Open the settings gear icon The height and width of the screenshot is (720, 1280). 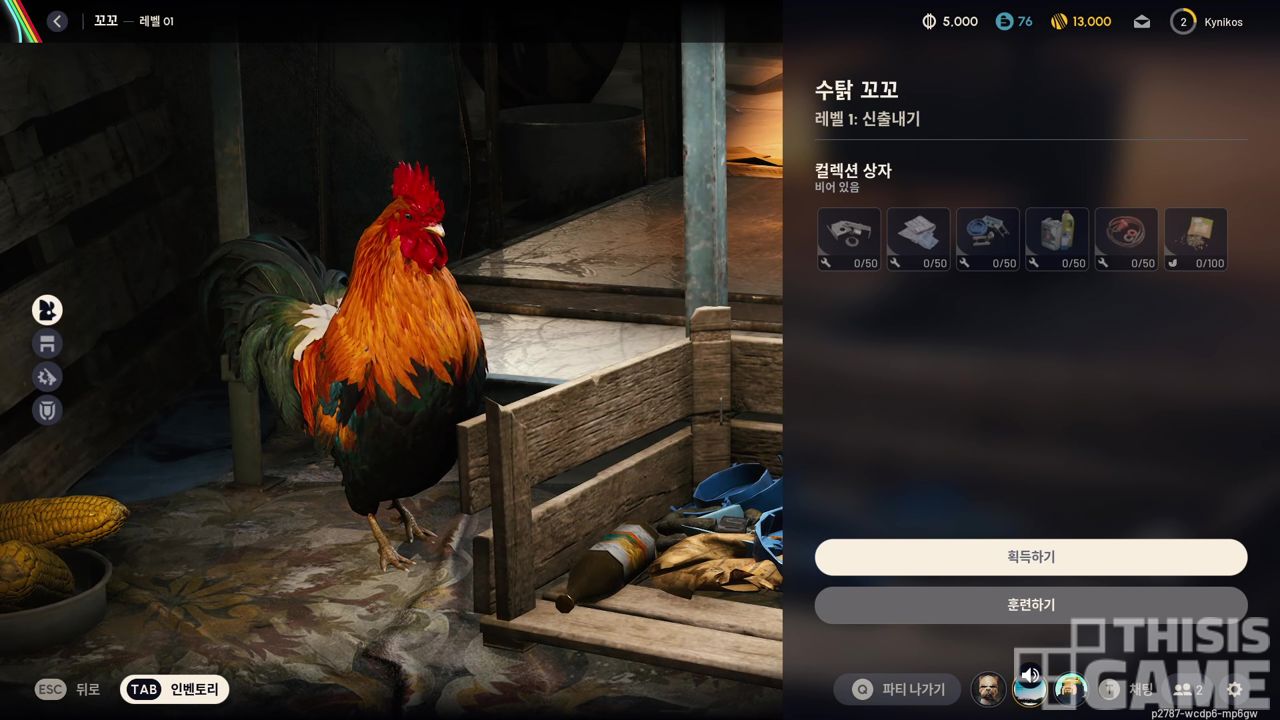(x=1234, y=689)
